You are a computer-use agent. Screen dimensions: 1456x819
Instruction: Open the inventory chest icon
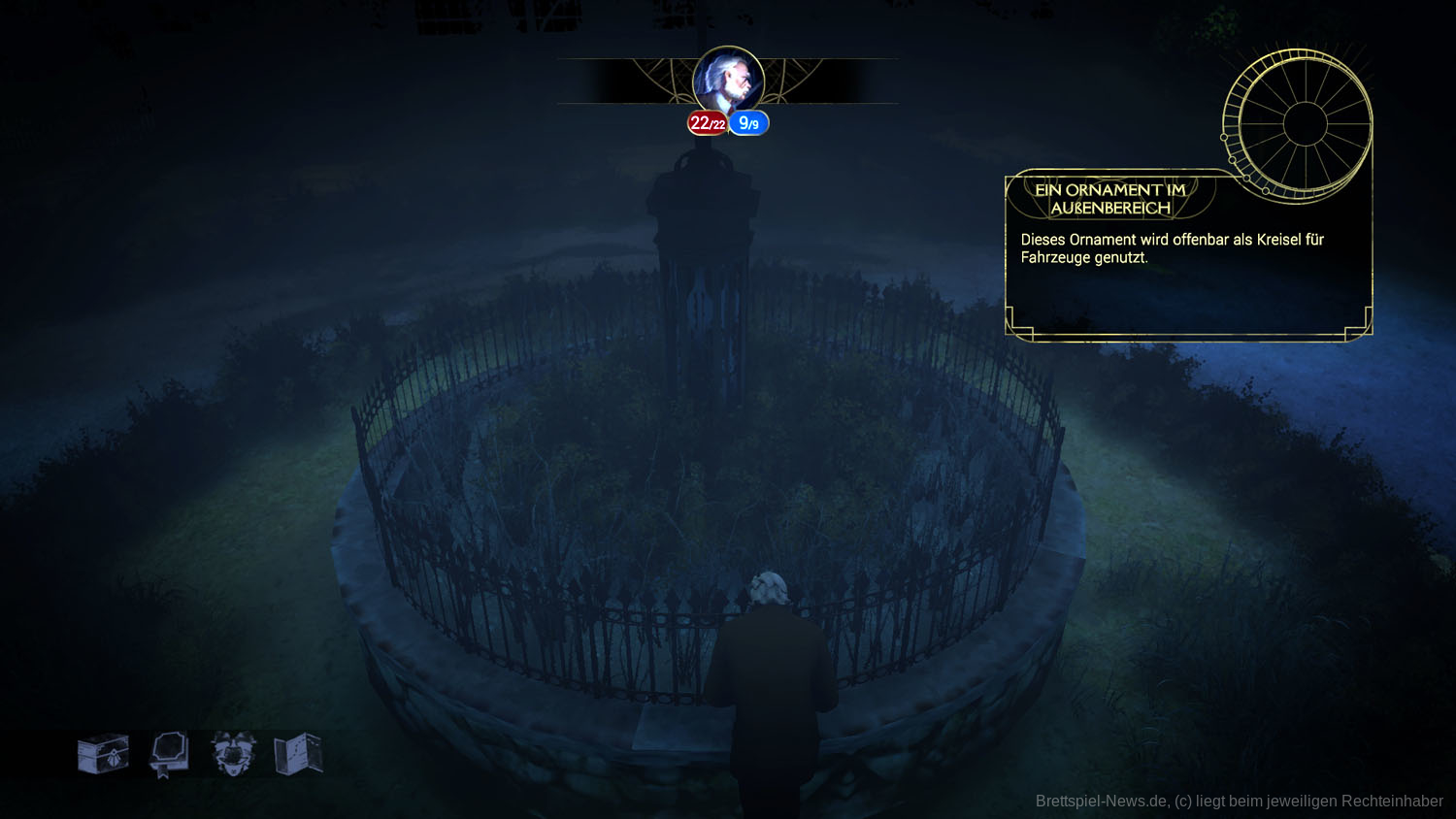[x=104, y=754]
